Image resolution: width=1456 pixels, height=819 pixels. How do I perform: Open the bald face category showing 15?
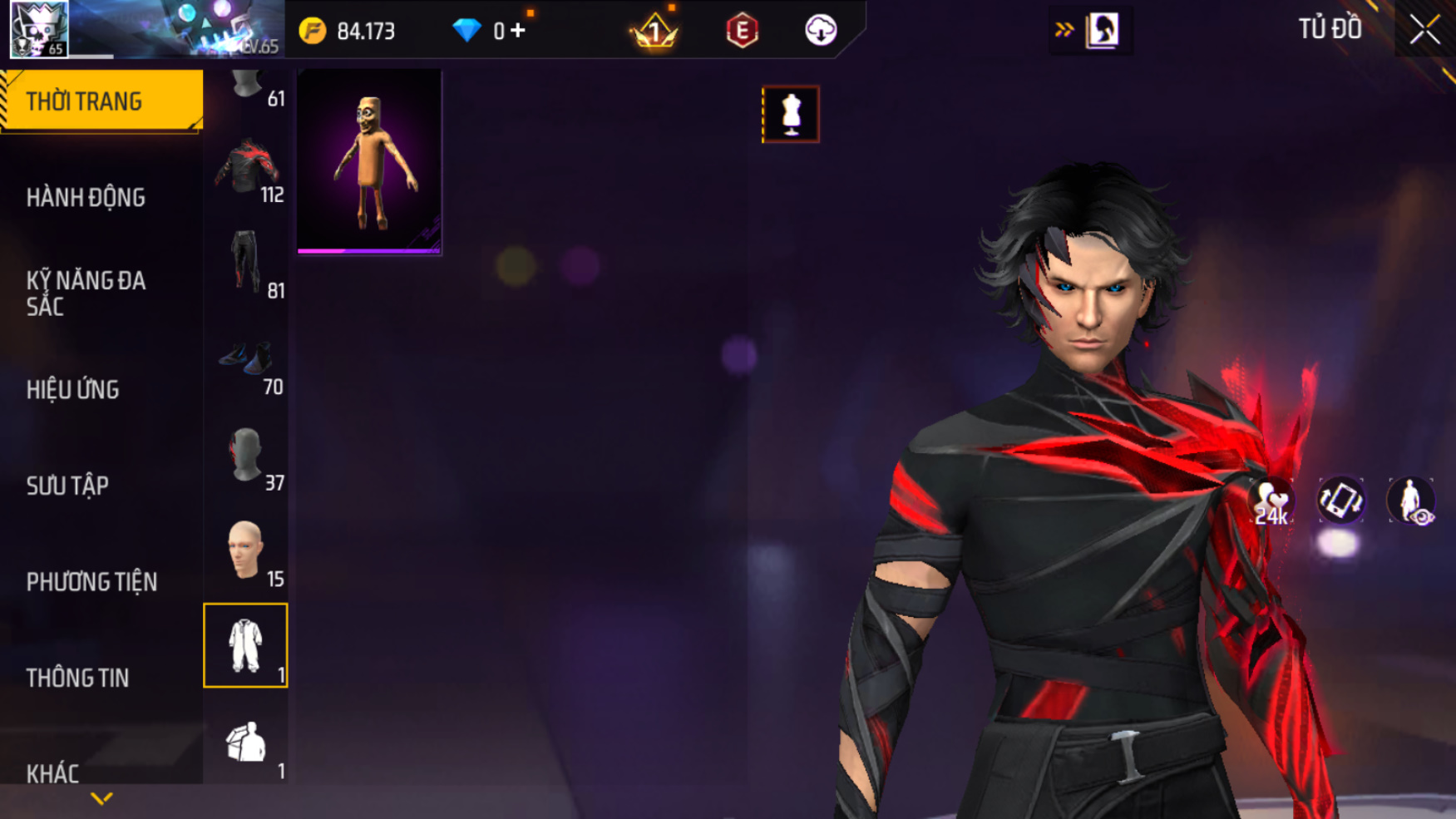click(x=246, y=551)
